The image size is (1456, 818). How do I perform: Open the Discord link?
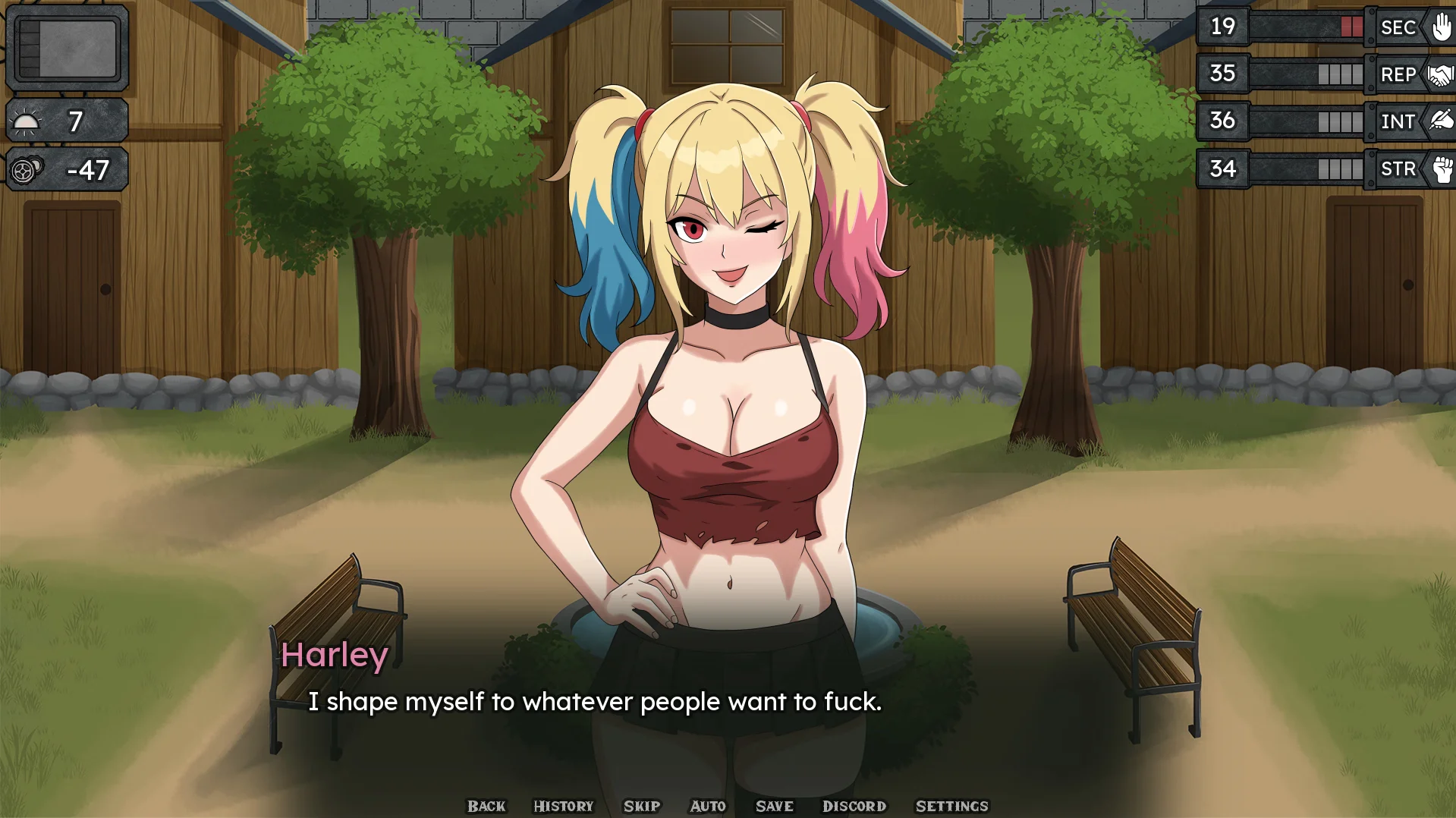(854, 806)
